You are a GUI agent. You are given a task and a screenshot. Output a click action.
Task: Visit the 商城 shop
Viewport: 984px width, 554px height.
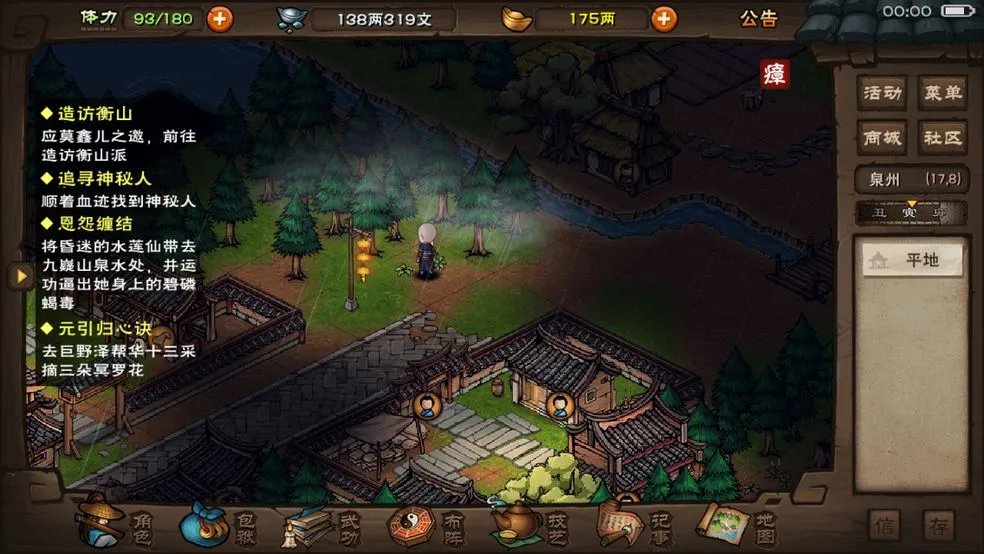pos(883,137)
